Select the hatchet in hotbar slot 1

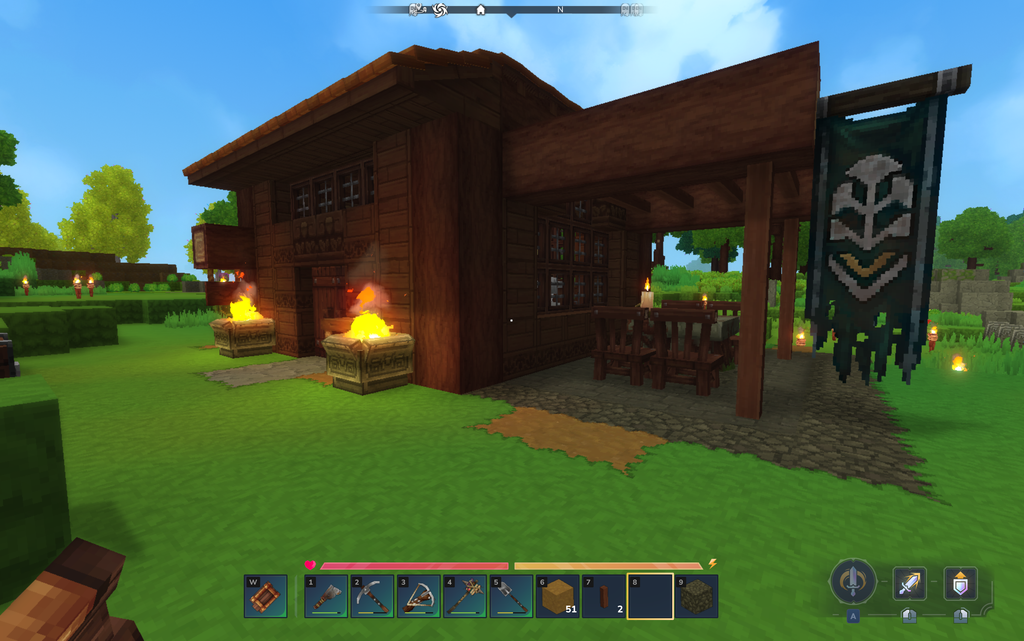click(326, 596)
